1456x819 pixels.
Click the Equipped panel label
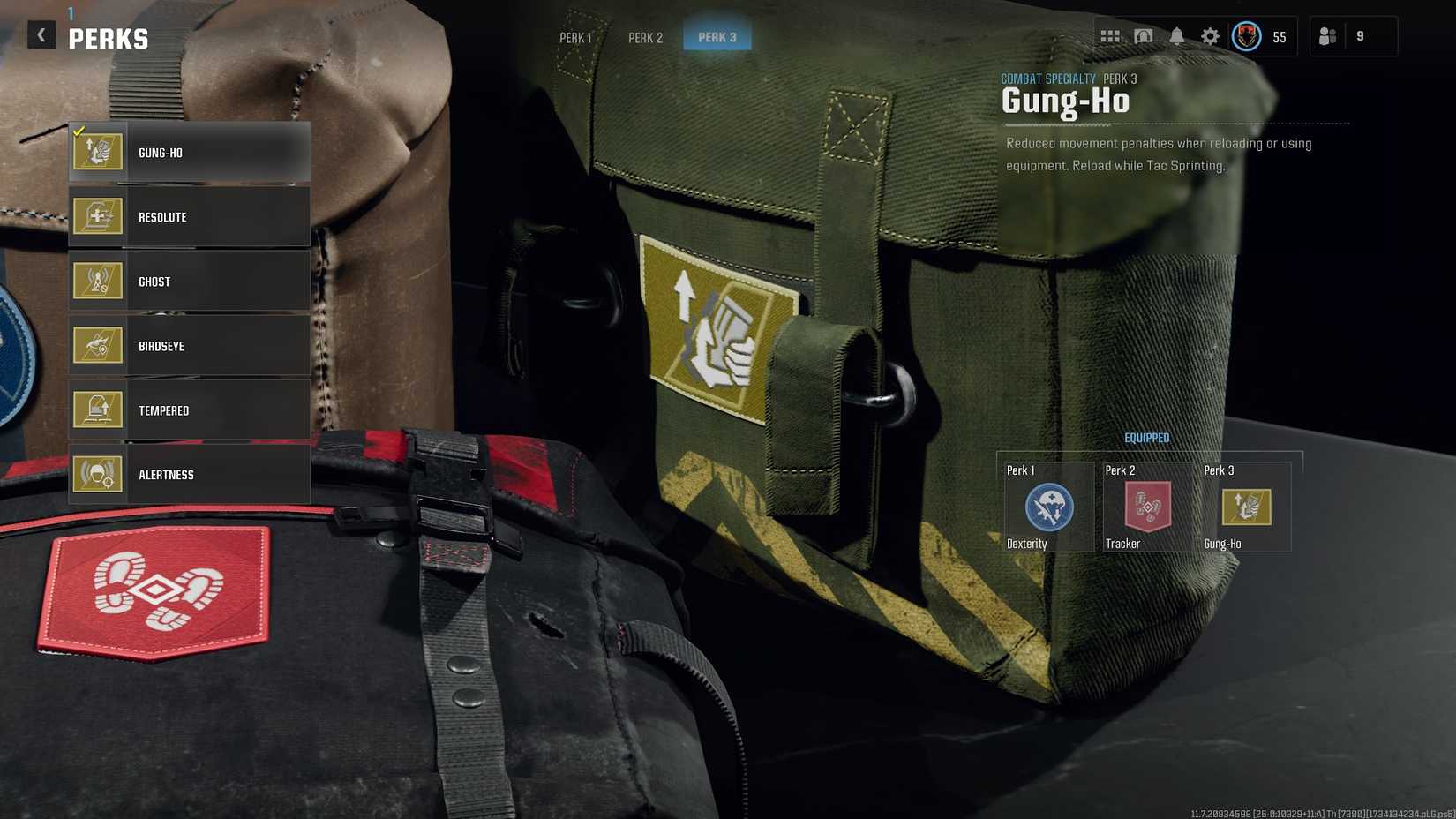click(x=1147, y=437)
